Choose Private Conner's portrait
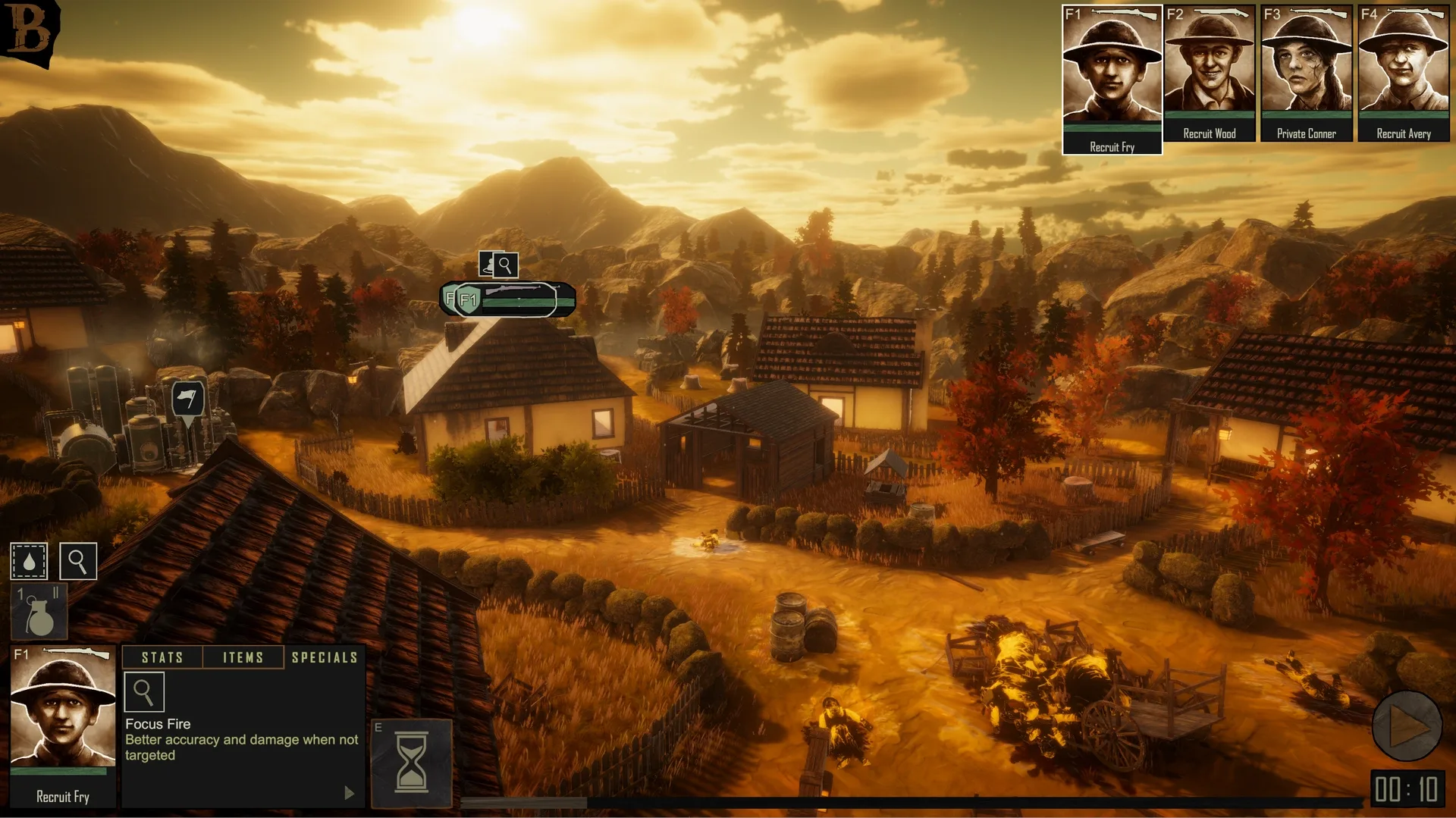 1306,72
